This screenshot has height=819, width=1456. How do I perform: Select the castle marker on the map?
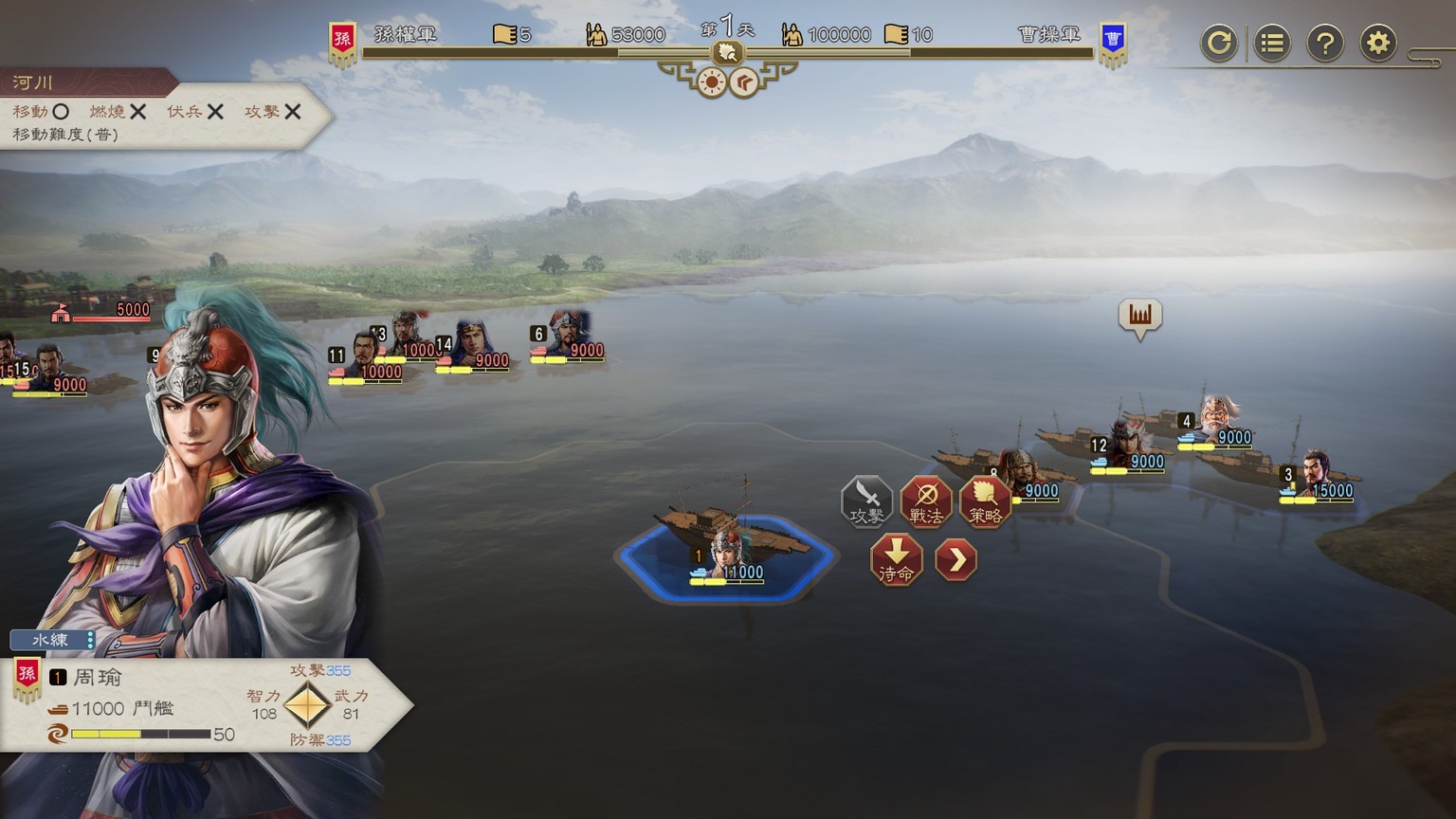tap(1139, 316)
